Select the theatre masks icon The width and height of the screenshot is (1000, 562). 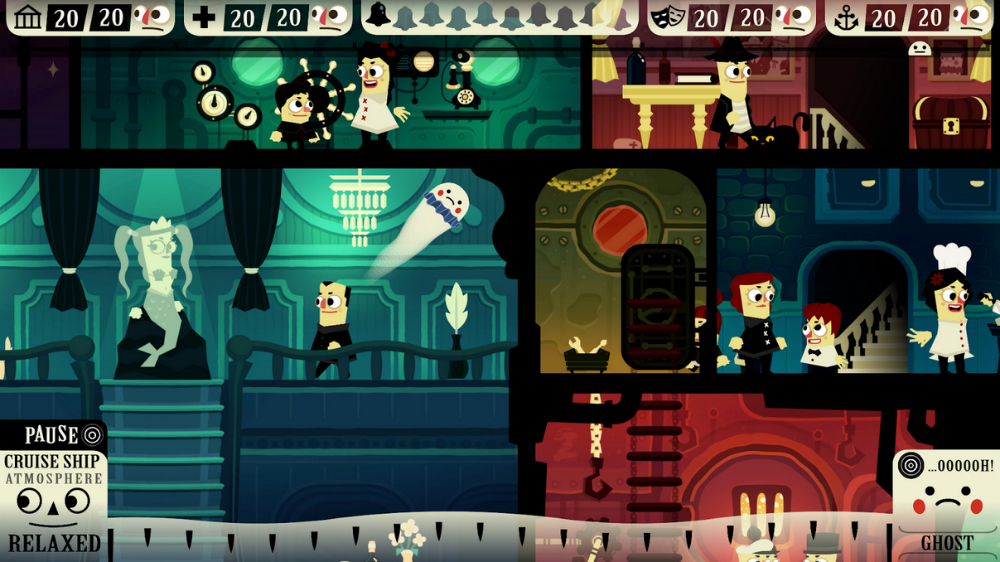point(669,17)
